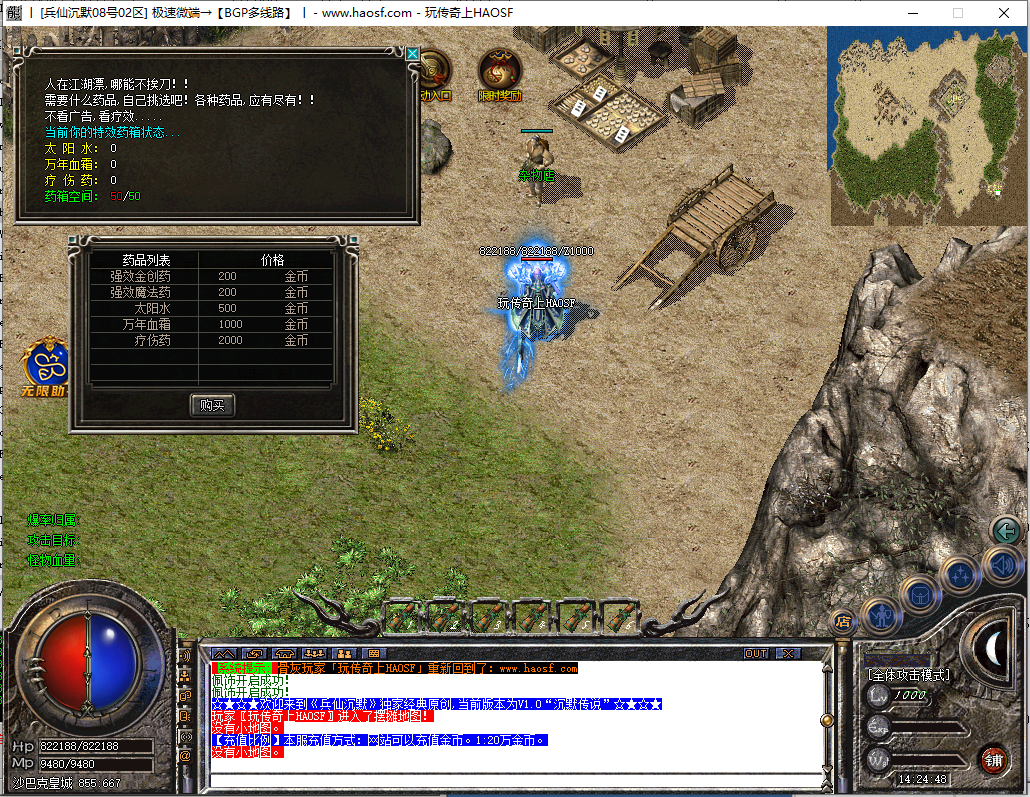Open the 无限助 assistant icon

[x=46, y=367]
